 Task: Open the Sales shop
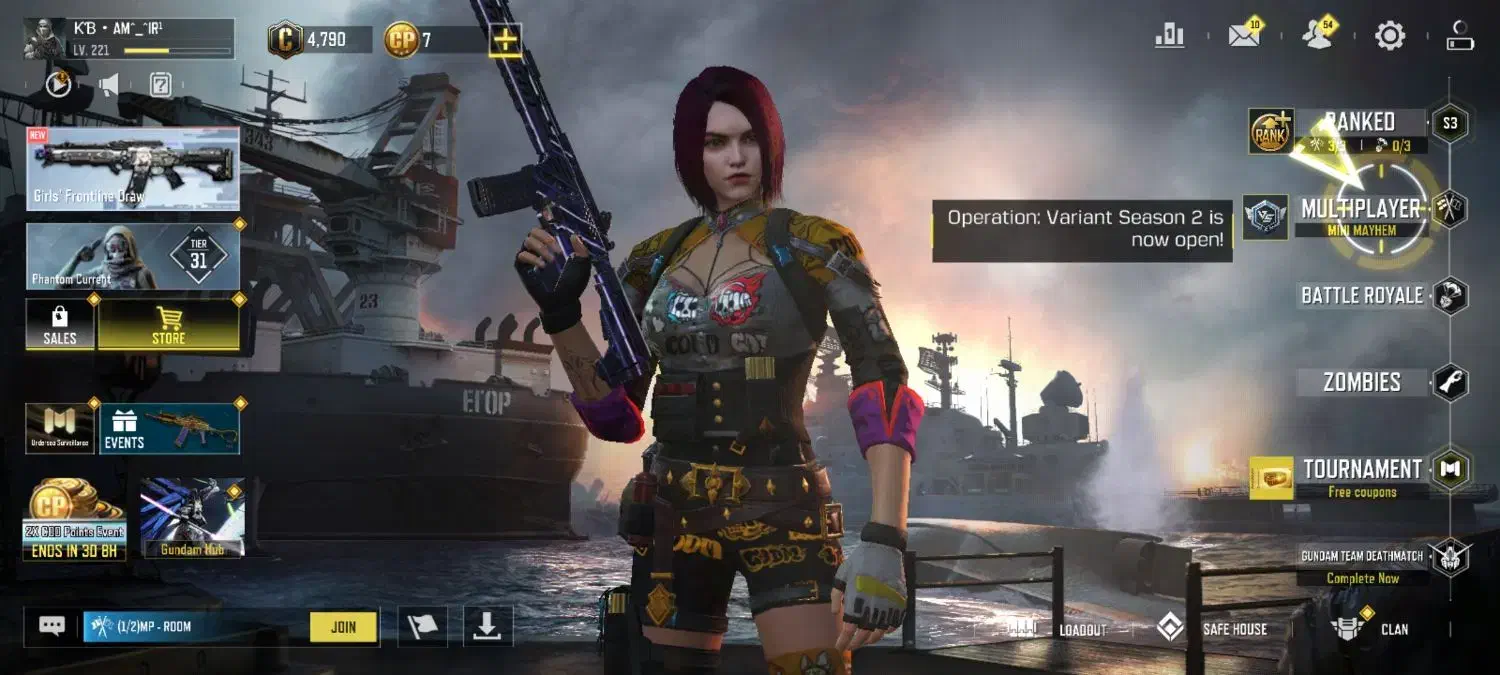click(60, 325)
